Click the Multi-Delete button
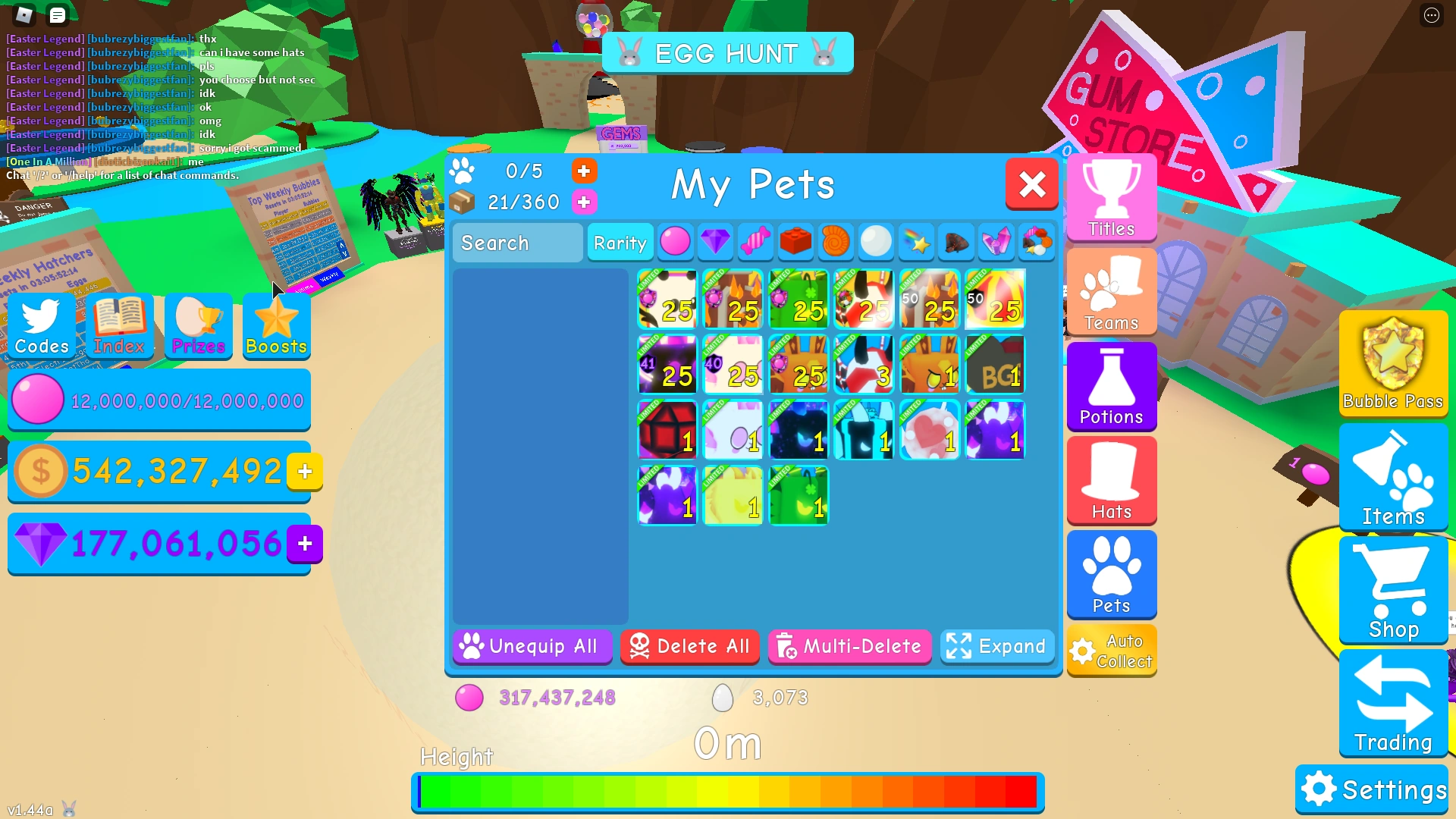Screen dimensions: 1456x819 click(x=849, y=646)
